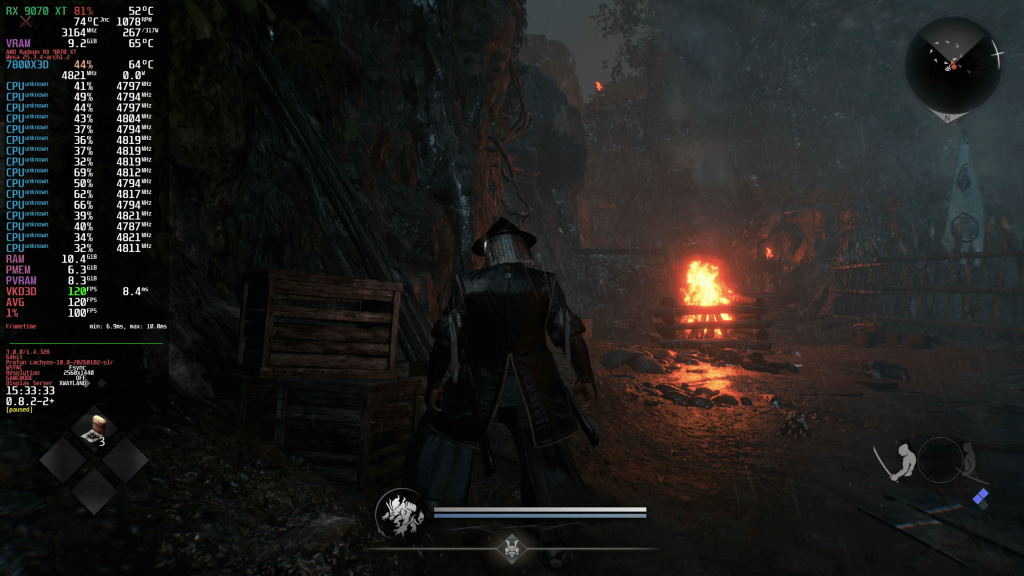Screen dimensions: 1024x576
Task: Switch to the dimmed low-sword stance icon
Action: pyautogui.click(x=969, y=460)
